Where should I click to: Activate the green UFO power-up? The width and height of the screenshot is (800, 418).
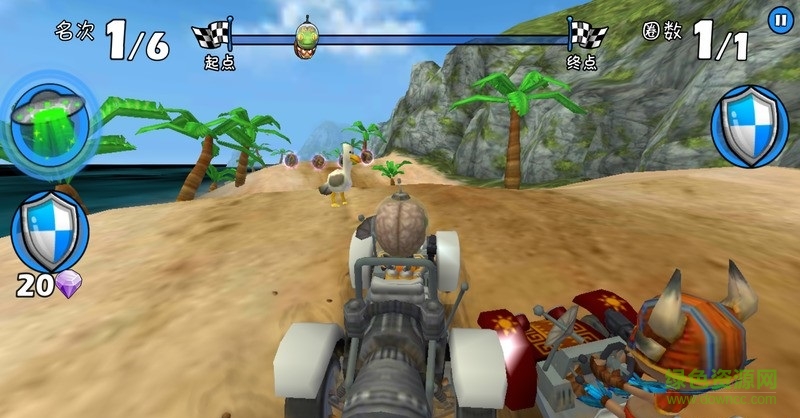50,123
